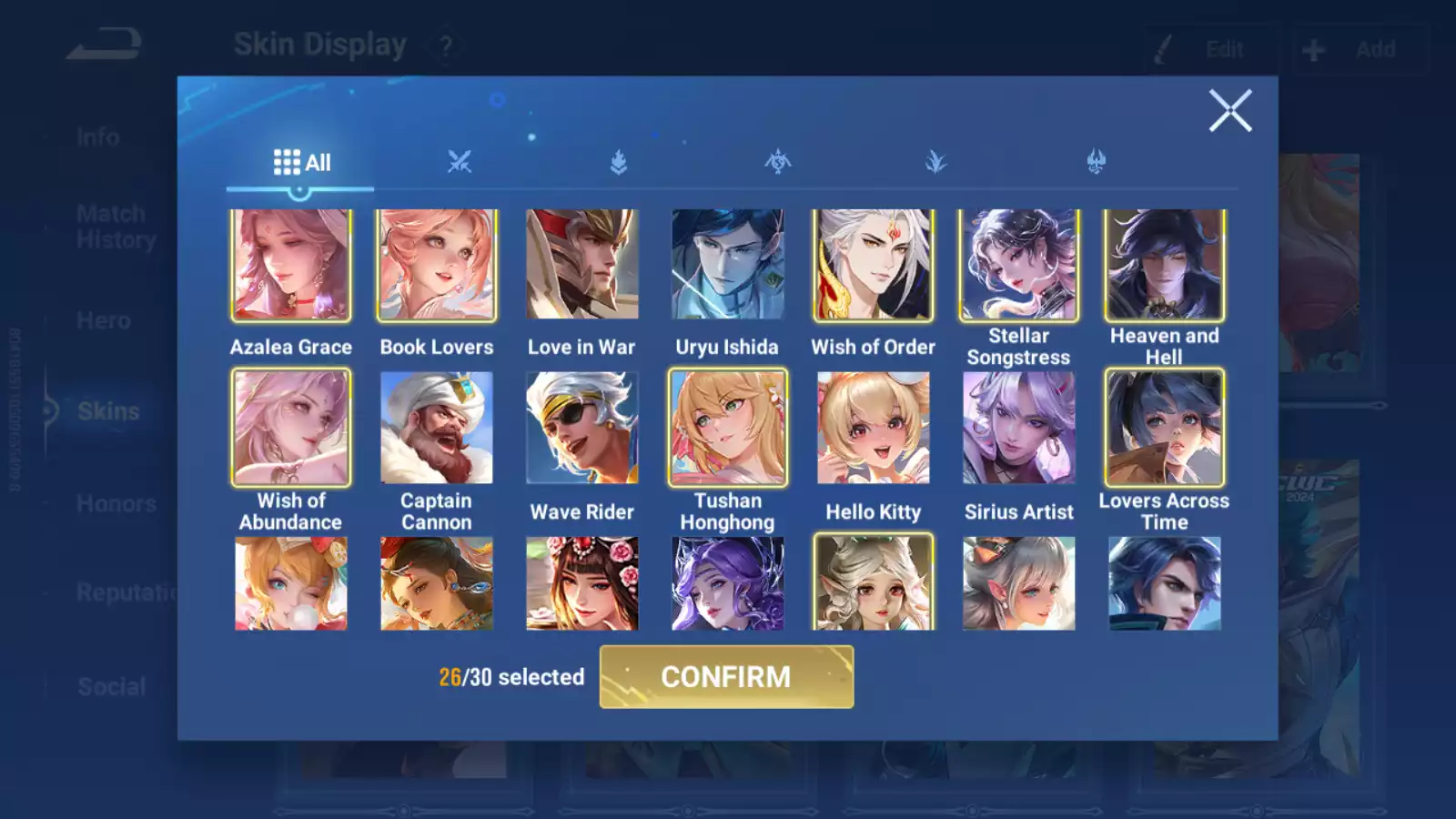This screenshot has width=1456, height=819.
Task: Switch to the All skins tab
Action: 301,163
